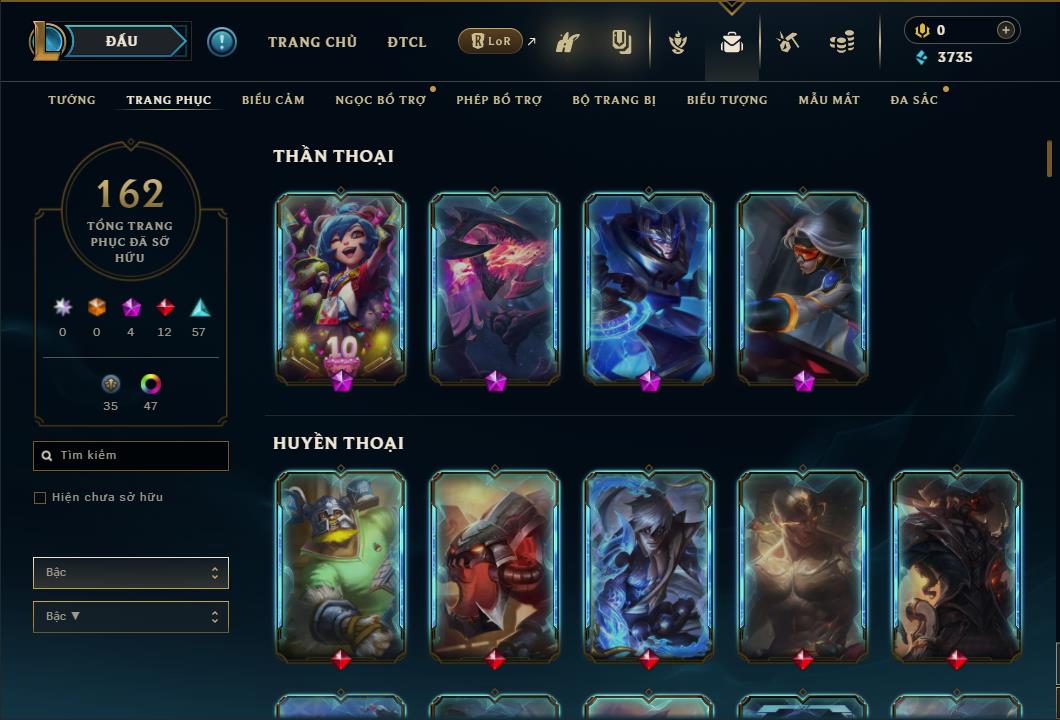Switch to the ĐA SẮC tab
This screenshot has width=1060, height=720.
(x=914, y=100)
